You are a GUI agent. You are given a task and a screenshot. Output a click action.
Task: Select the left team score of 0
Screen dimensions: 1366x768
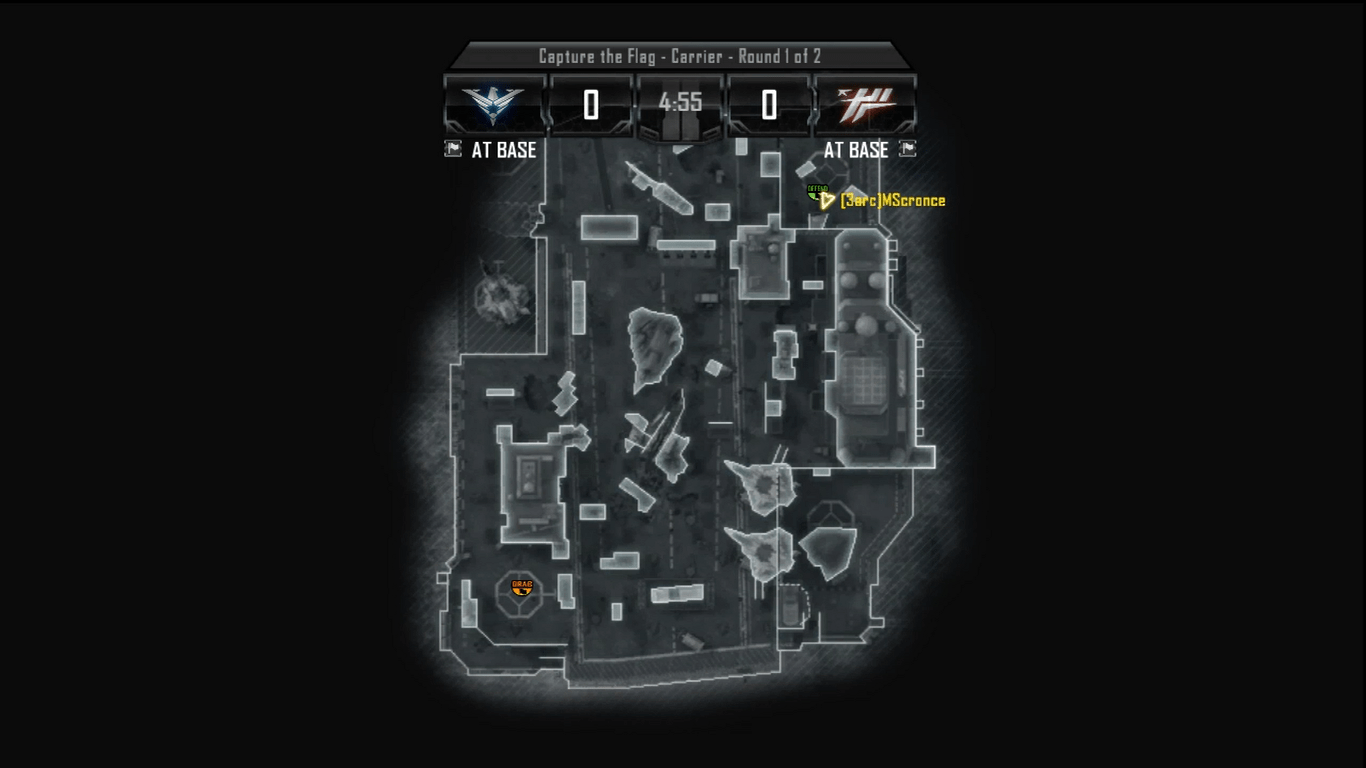(x=588, y=103)
